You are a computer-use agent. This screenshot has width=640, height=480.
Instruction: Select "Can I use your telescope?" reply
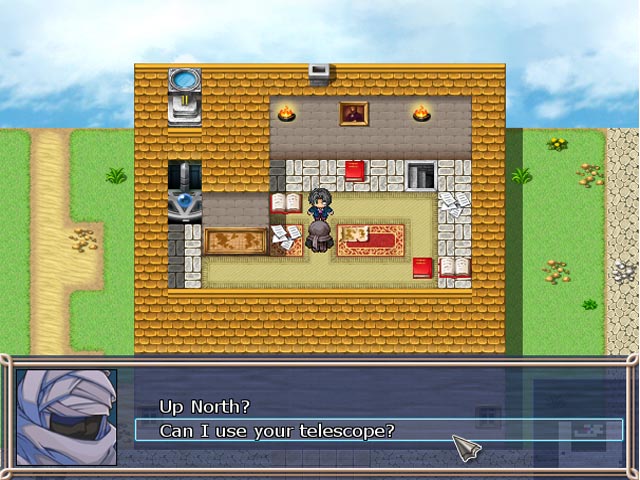(x=278, y=431)
